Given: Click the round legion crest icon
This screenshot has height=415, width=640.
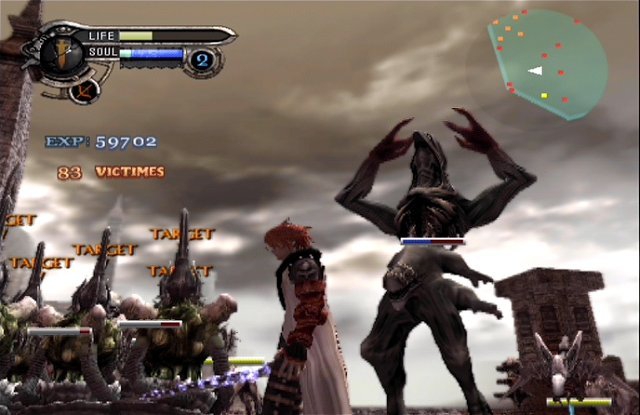Looking at the screenshot, I should click(85, 89).
